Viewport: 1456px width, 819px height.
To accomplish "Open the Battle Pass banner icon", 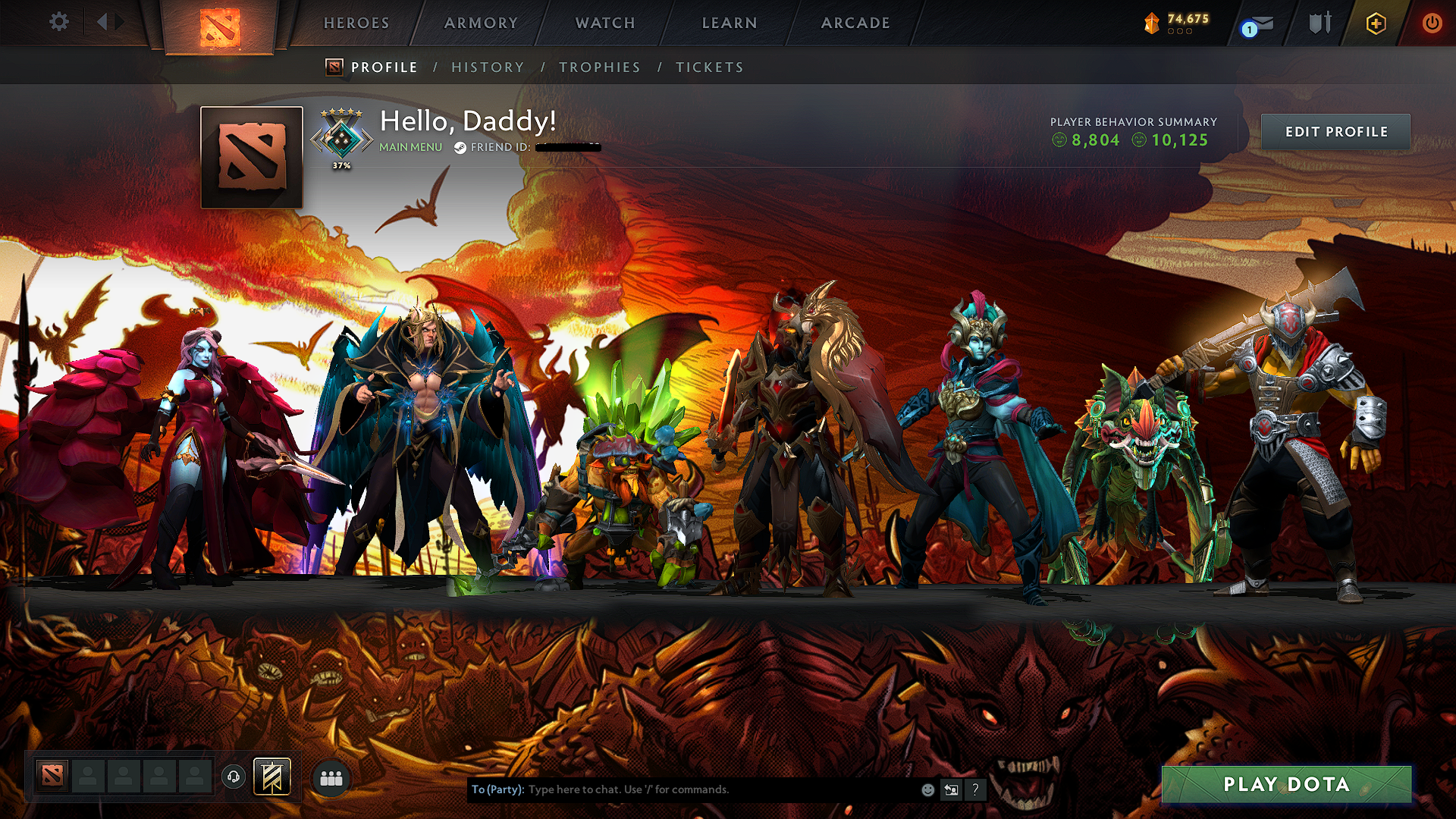I will pyautogui.click(x=271, y=777).
